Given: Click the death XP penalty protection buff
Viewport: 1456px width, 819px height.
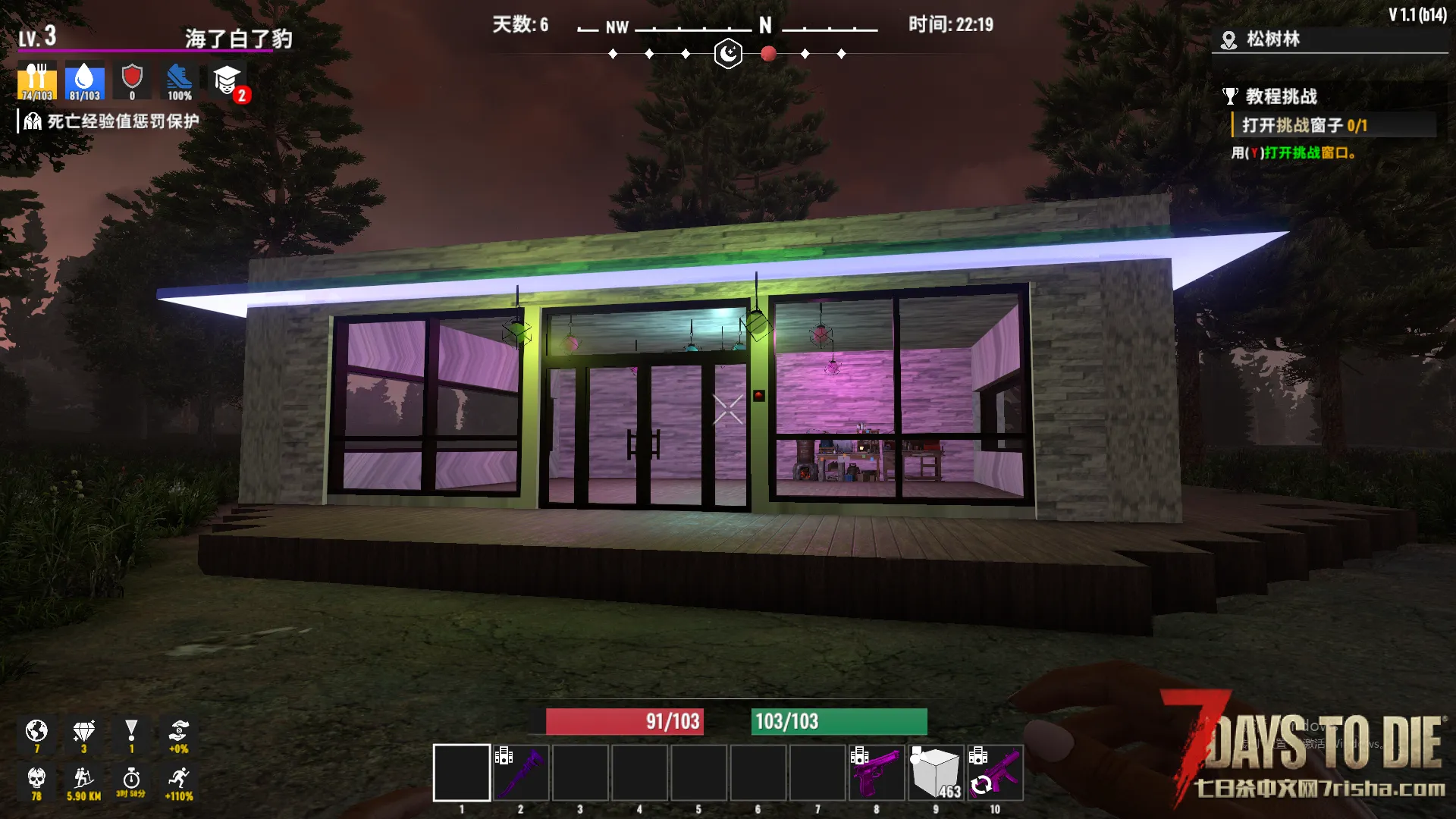Looking at the screenshot, I should tap(112, 121).
